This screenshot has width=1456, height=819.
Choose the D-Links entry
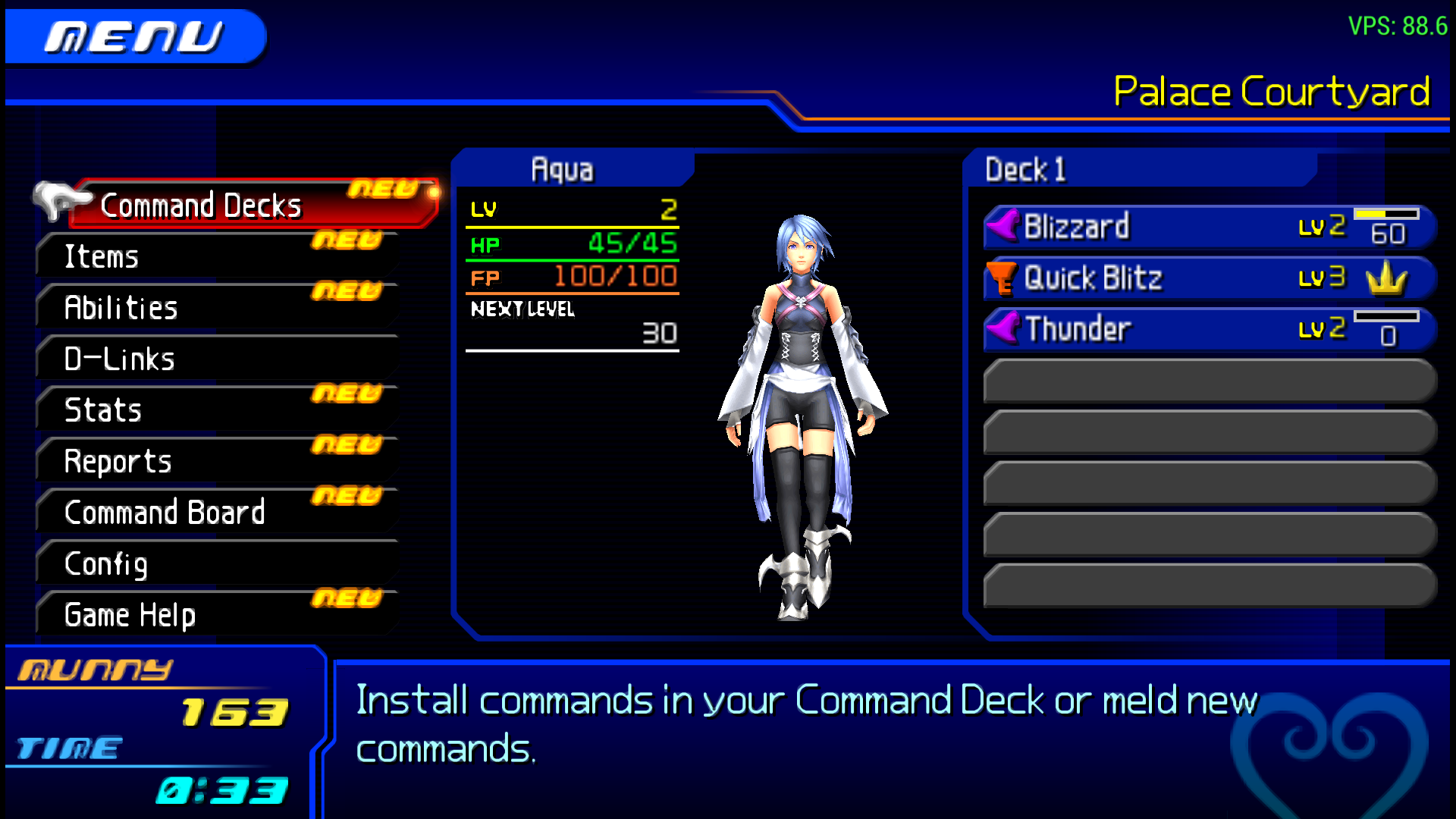(x=216, y=359)
